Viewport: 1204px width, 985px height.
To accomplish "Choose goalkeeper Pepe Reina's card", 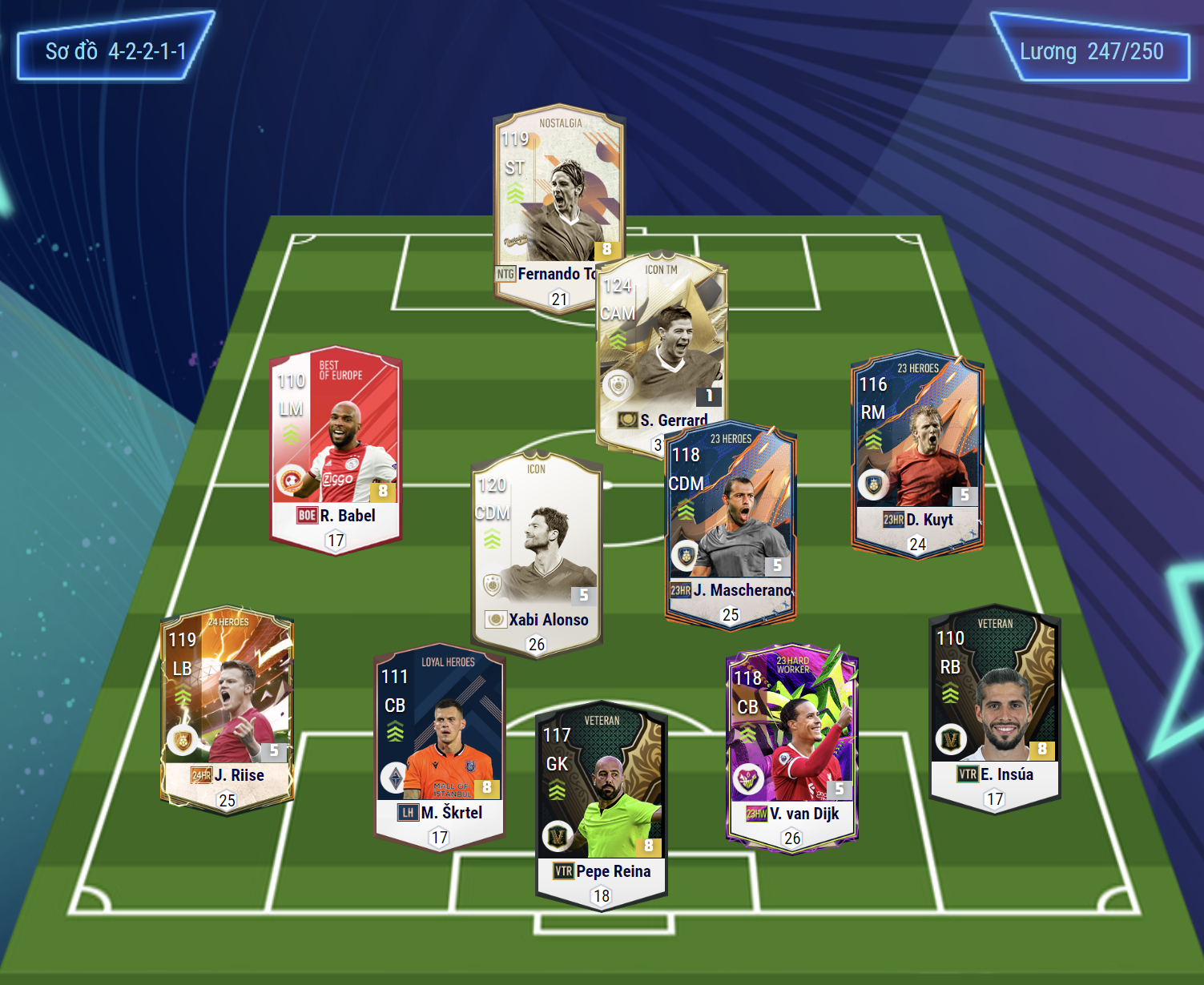I will [x=601, y=805].
